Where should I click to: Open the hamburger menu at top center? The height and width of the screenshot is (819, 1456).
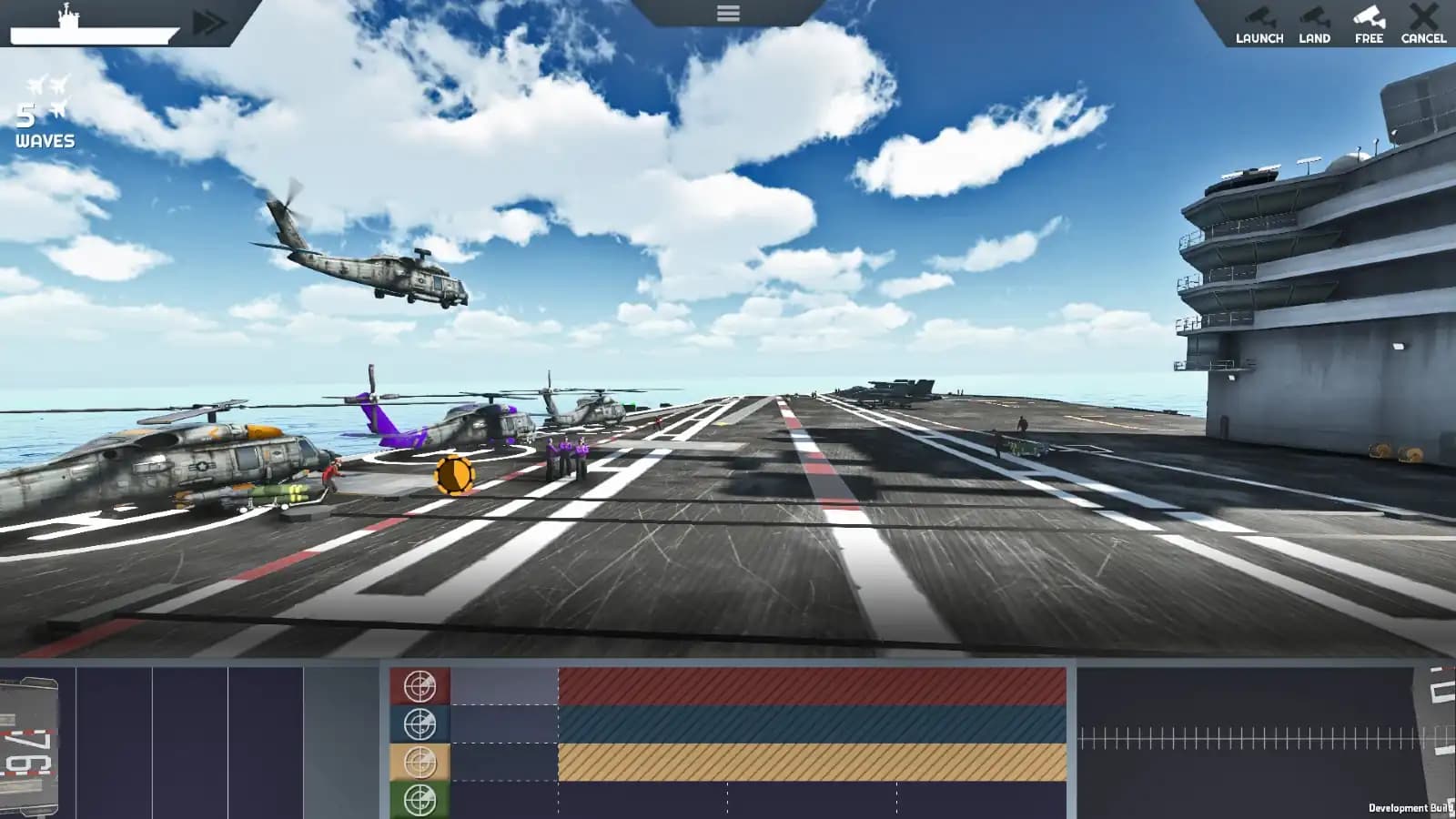pyautogui.click(x=727, y=13)
